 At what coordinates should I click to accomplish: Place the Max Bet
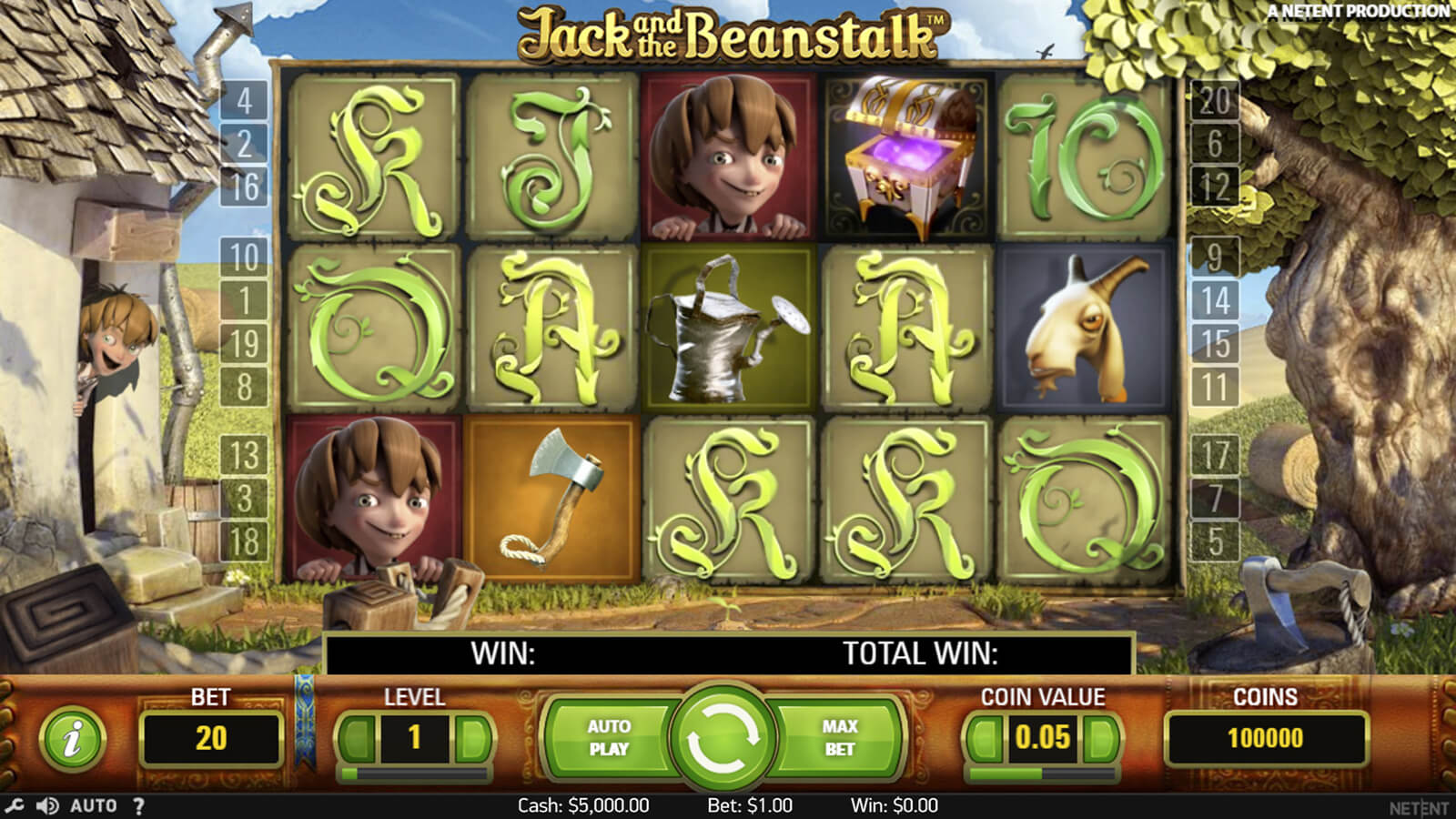tap(839, 737)
